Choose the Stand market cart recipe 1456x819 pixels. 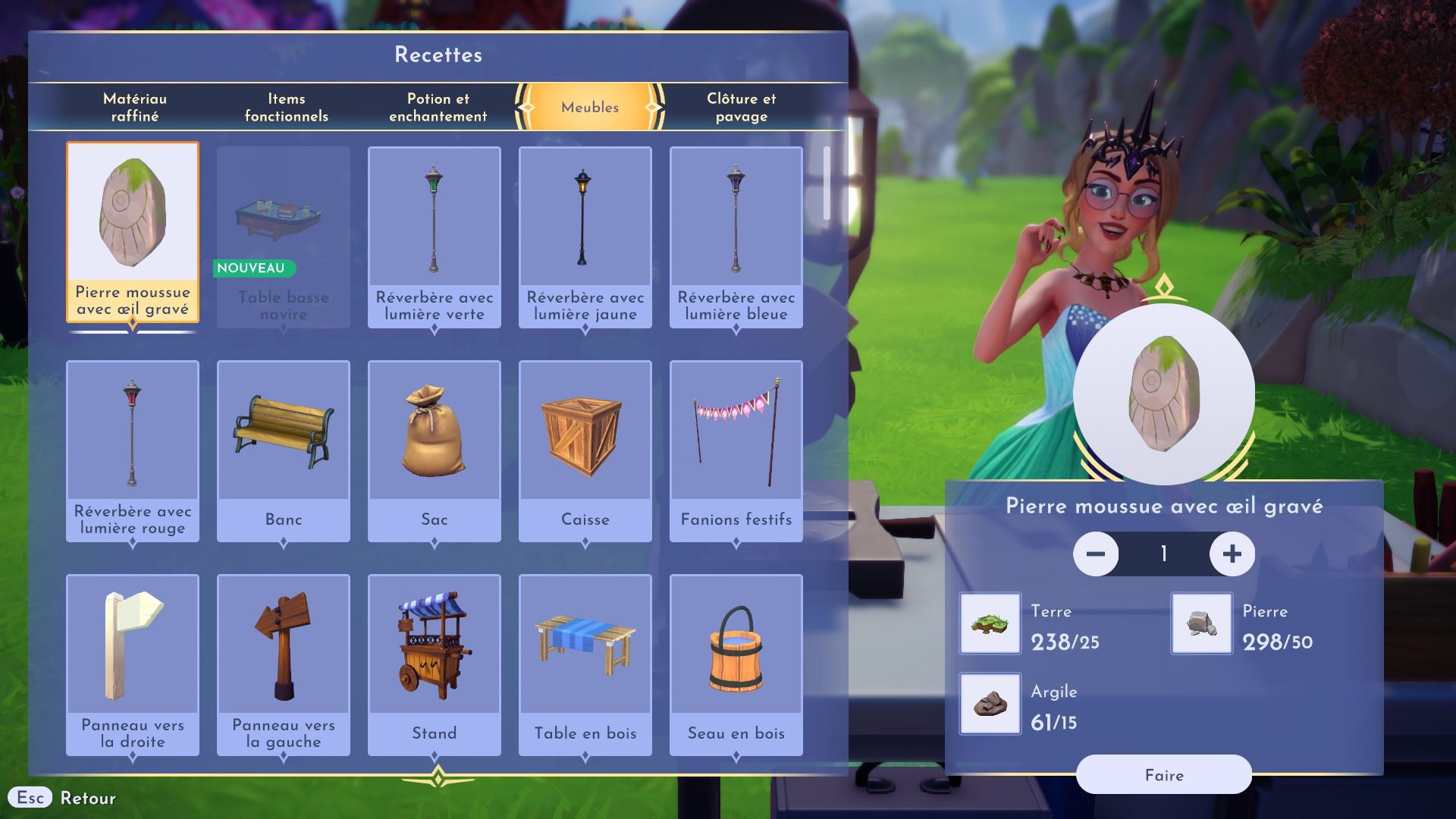coord(434,664)
